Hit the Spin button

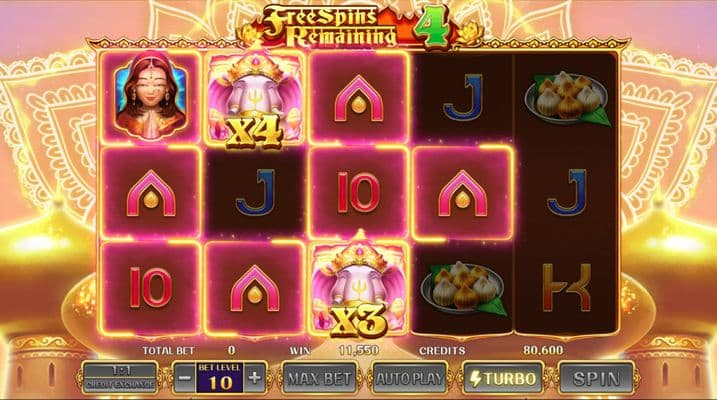coord(596,378)
